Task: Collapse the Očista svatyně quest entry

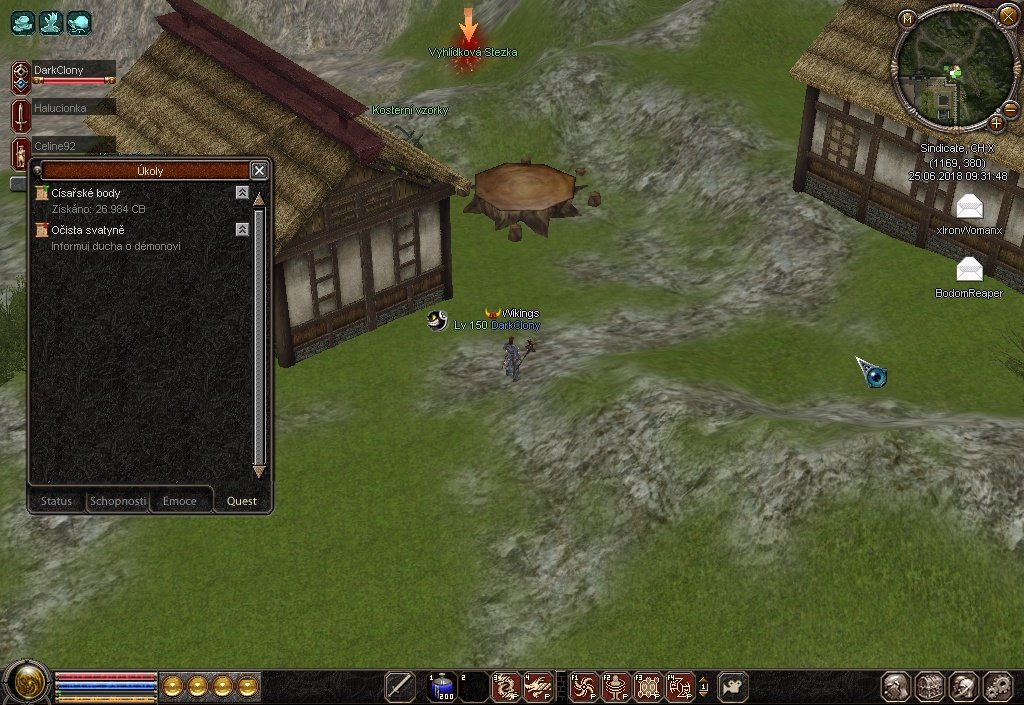Action: coord(242,230)
